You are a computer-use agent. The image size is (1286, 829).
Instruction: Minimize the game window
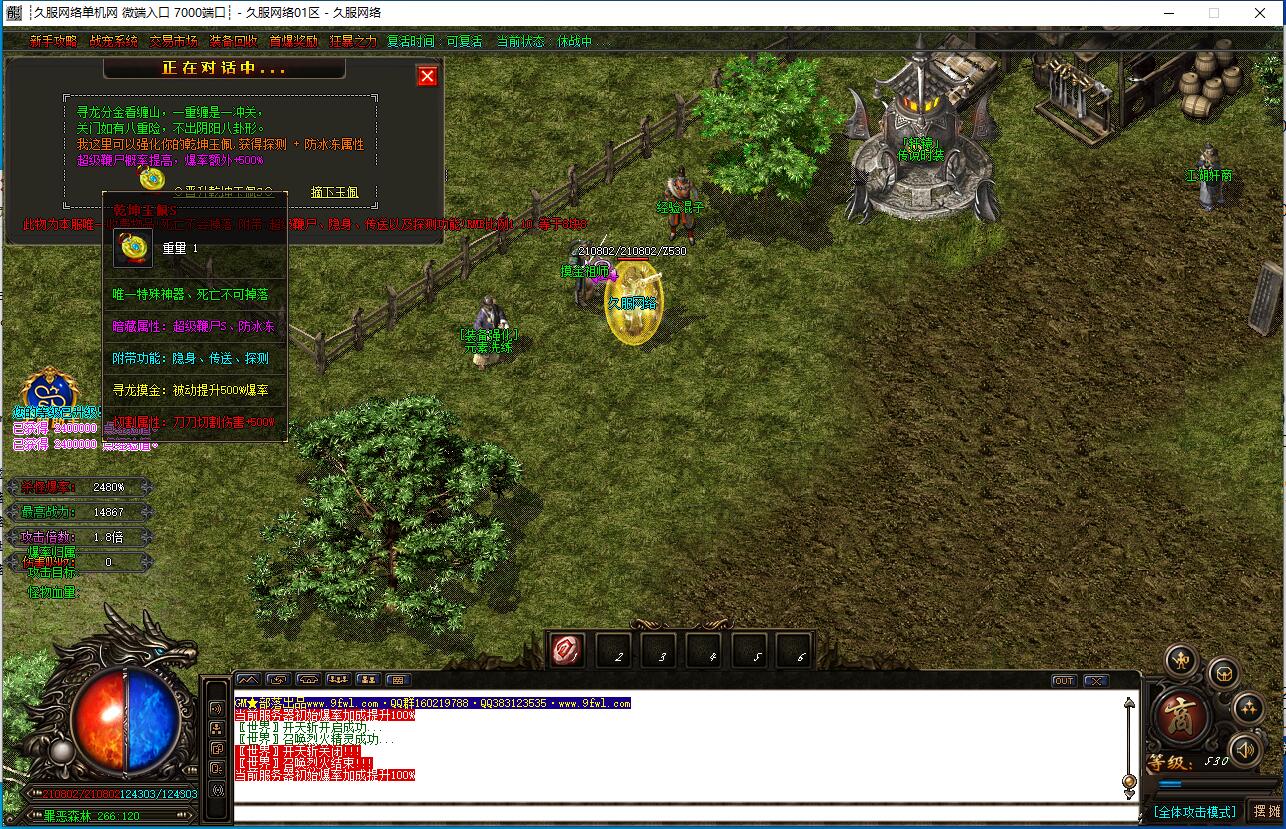(1166, 13)
